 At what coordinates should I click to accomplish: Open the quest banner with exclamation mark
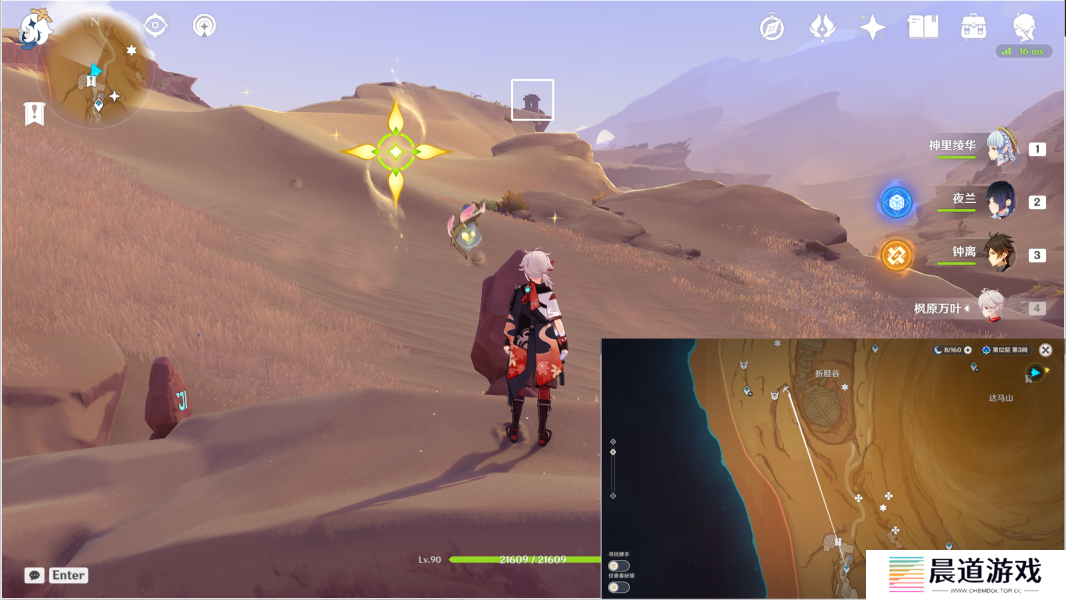(34, 113)
